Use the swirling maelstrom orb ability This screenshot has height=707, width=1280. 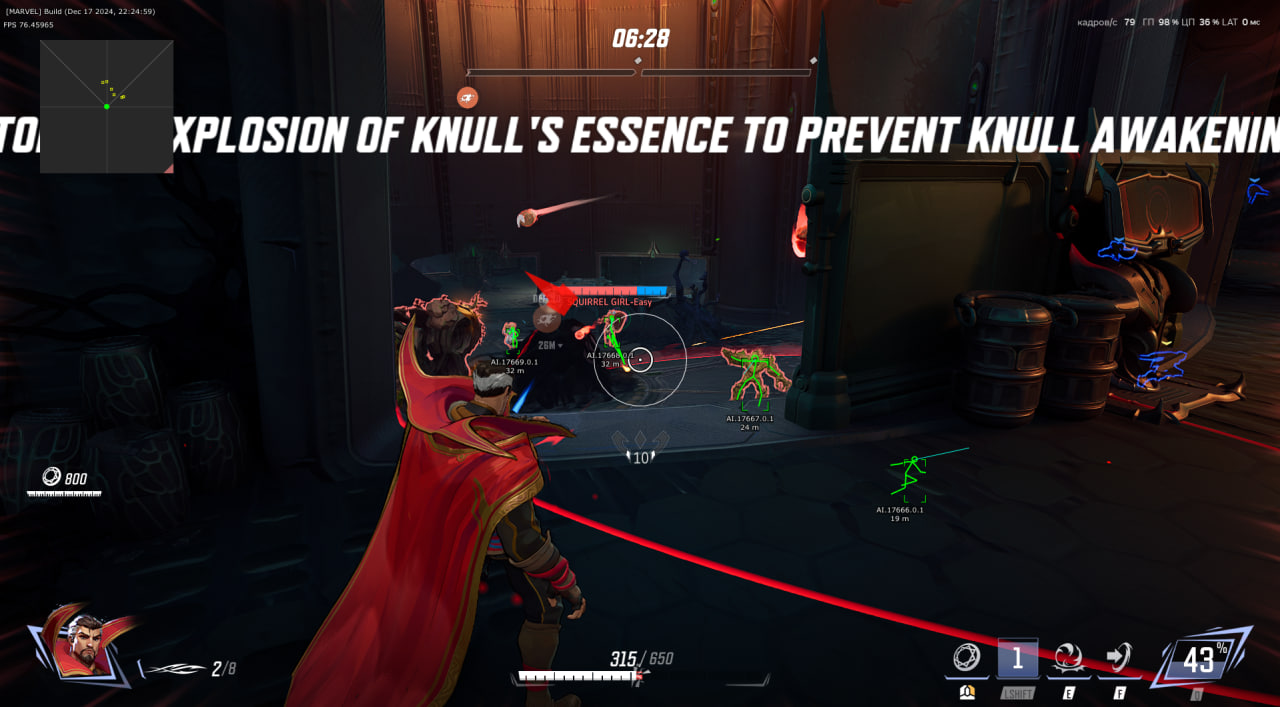coord(1068,658)
